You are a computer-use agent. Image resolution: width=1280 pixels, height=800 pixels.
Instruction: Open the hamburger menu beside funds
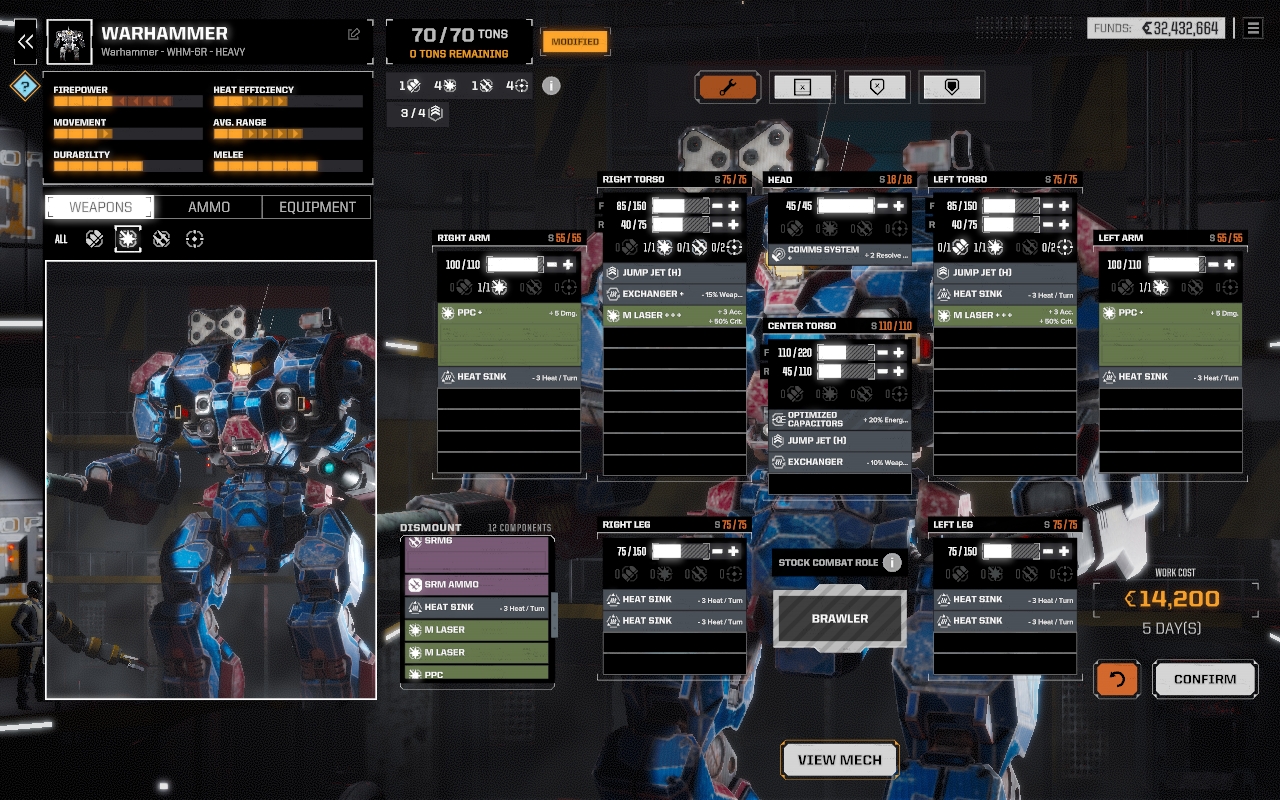(x=1253, y=28)
